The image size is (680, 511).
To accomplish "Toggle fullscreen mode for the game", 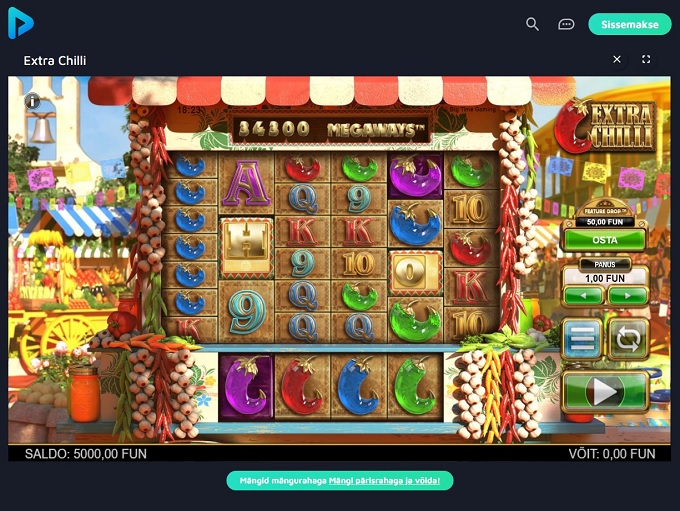I will [x=646, y=60].
